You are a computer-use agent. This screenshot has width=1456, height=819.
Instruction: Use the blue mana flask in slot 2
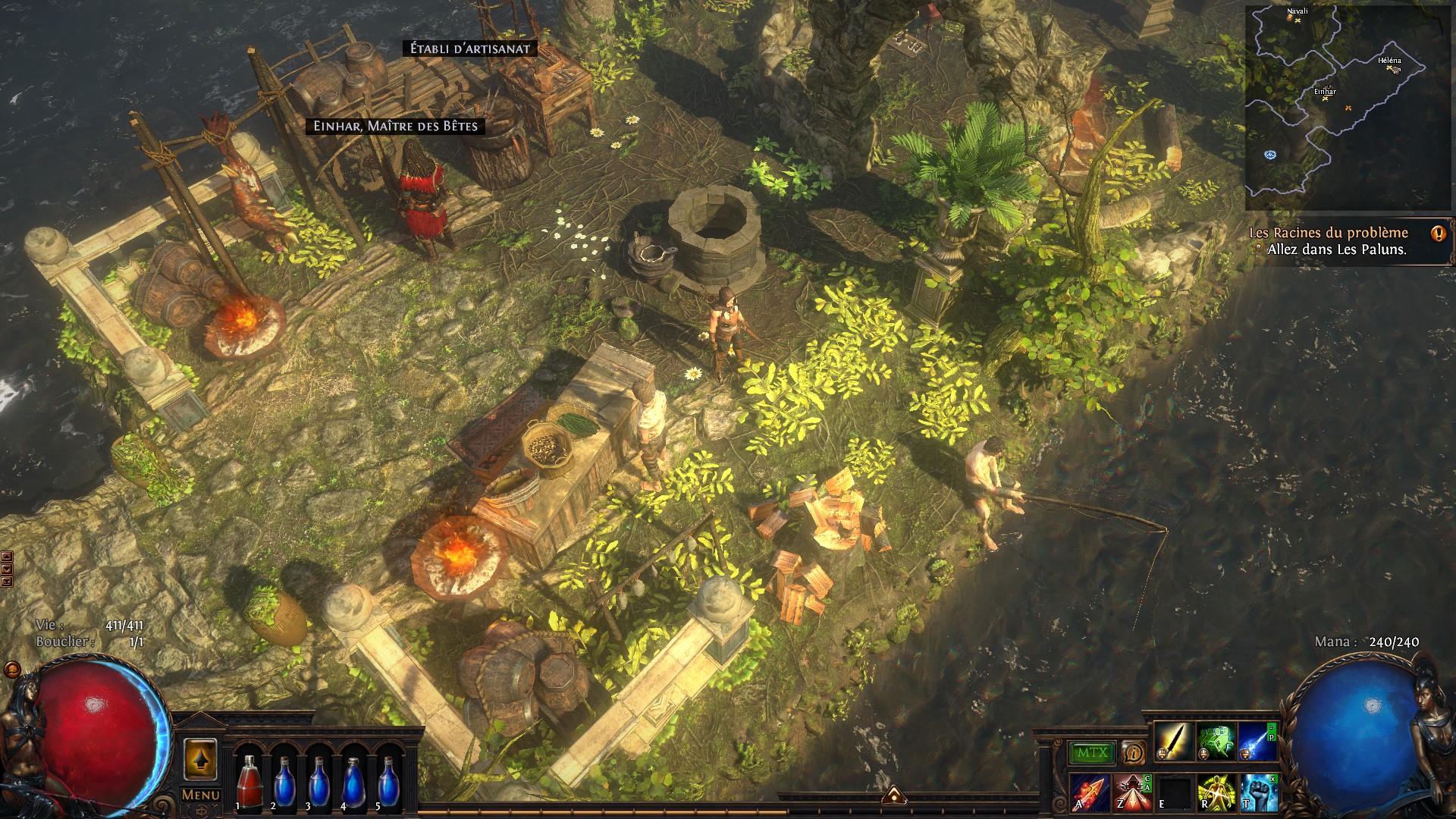[284, 783]
